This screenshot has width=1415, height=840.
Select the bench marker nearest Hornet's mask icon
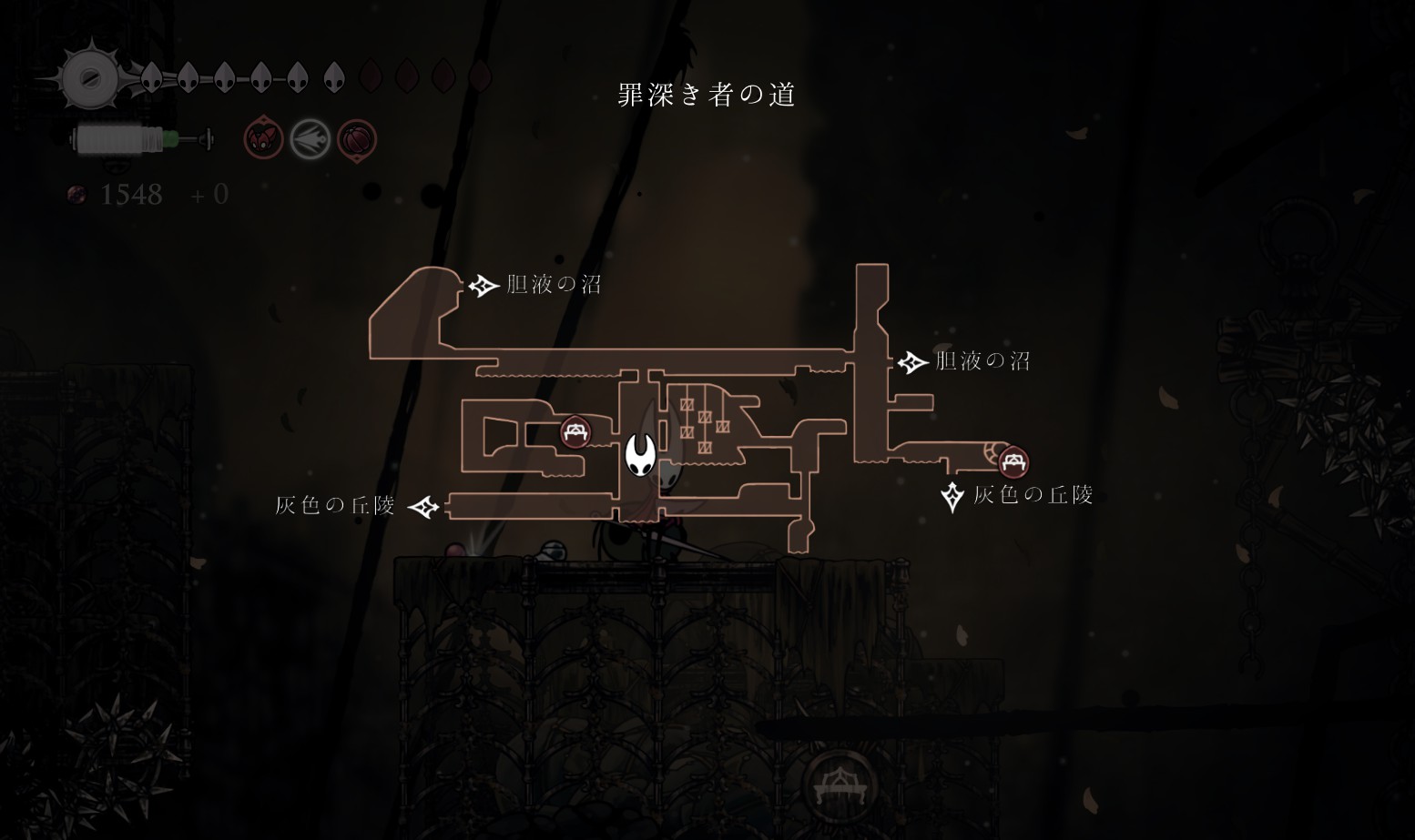pyautogui.click(x=575, y=432)
